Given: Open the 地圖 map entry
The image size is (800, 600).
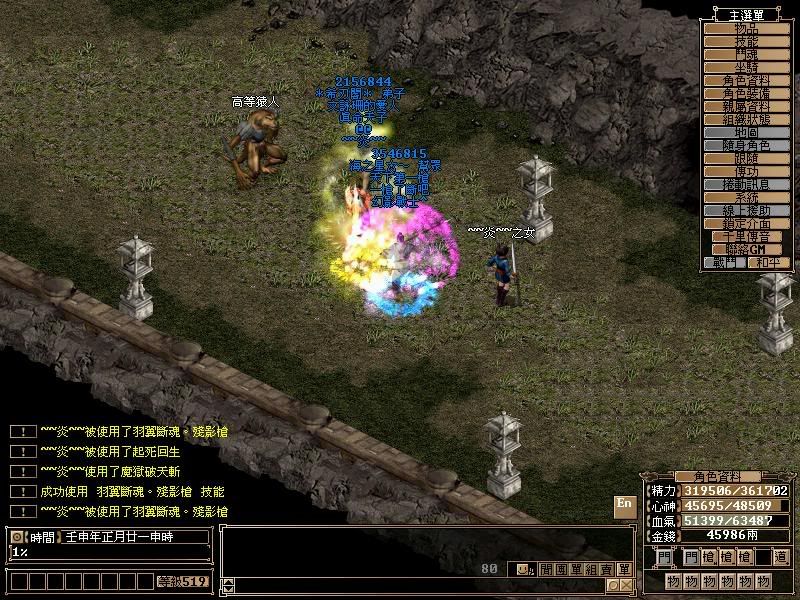Looking at the screenshot, I should pyautogui.click(x=747, y=132).
